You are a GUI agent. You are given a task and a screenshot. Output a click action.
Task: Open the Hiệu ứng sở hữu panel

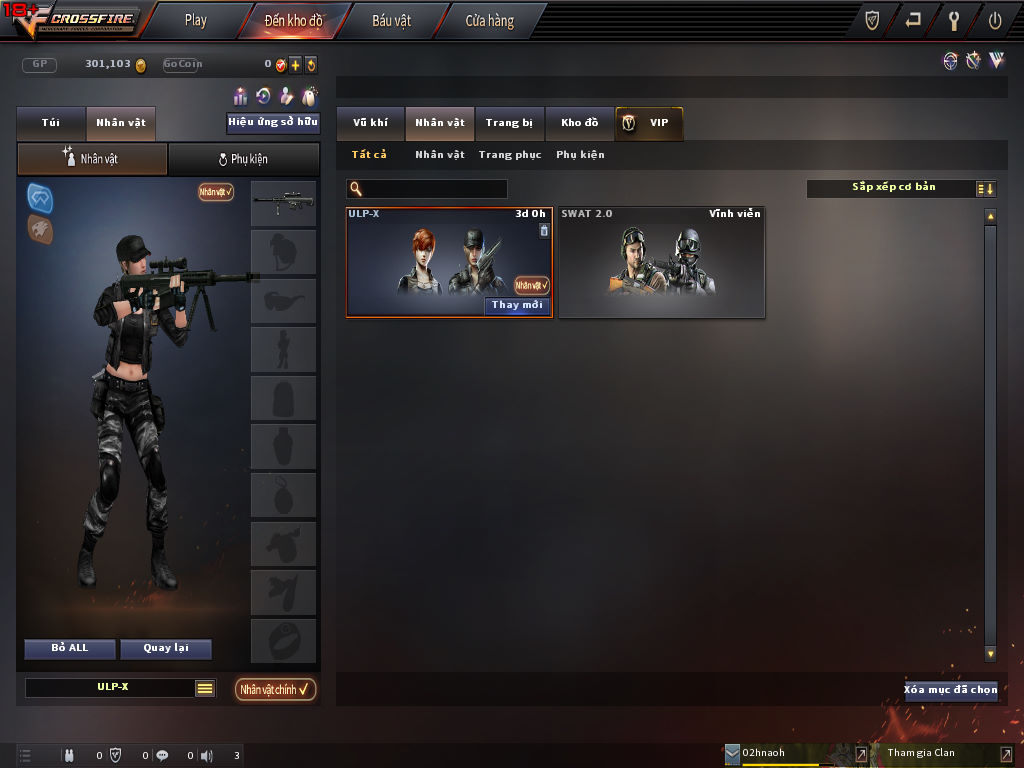point(273,123)
